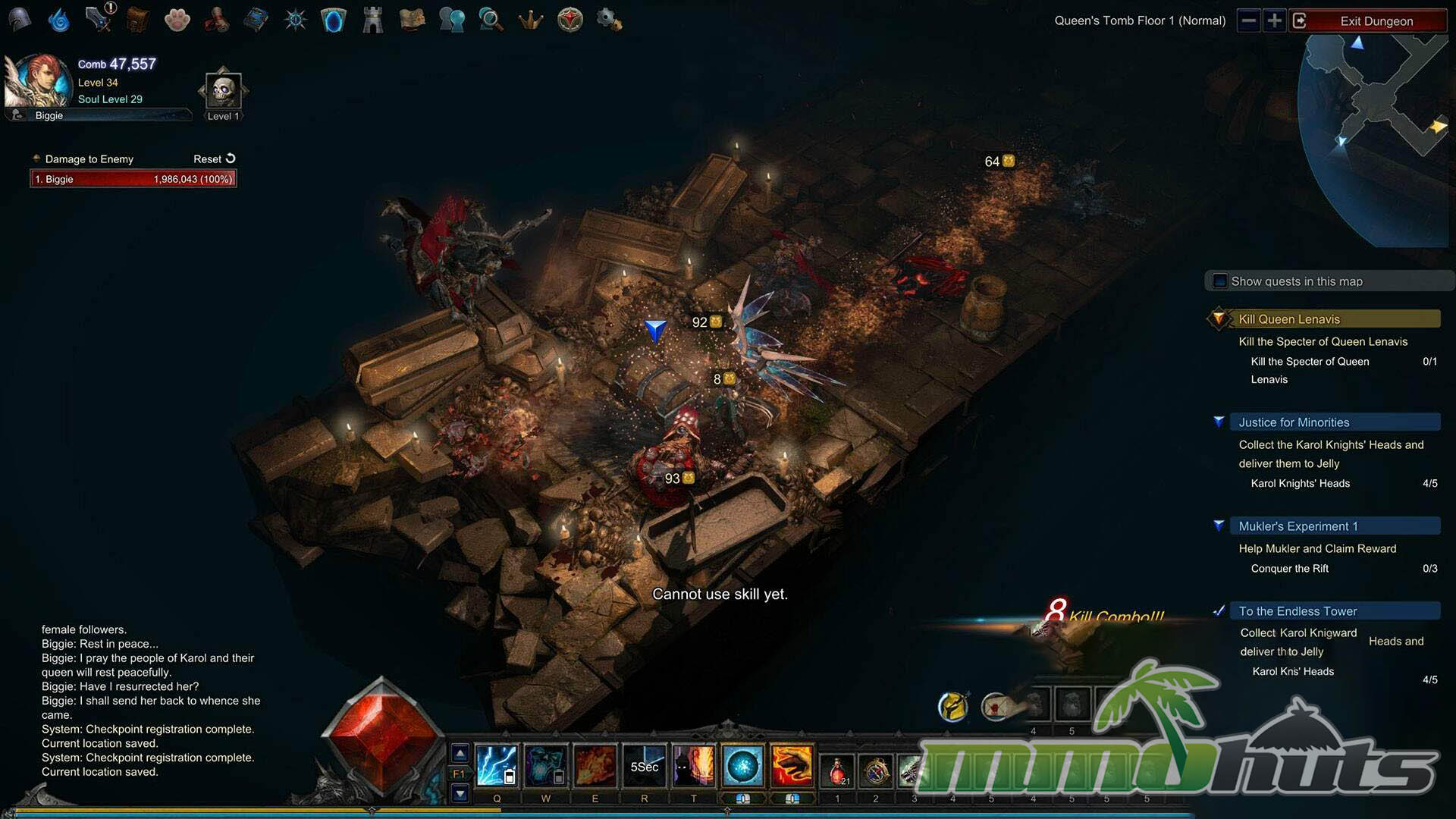This screenshot has width=1456, height=819.
Task: Use the red health potion slot
Action: 837,770
